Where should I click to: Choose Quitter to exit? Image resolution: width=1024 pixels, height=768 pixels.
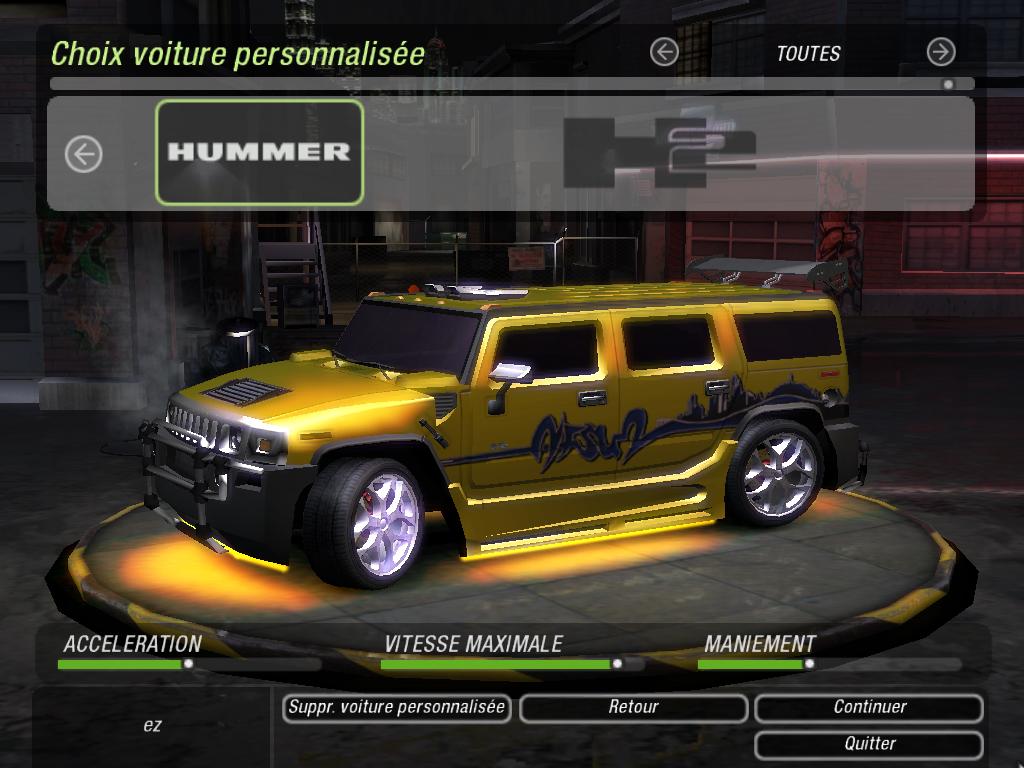(x=869, y=744)
